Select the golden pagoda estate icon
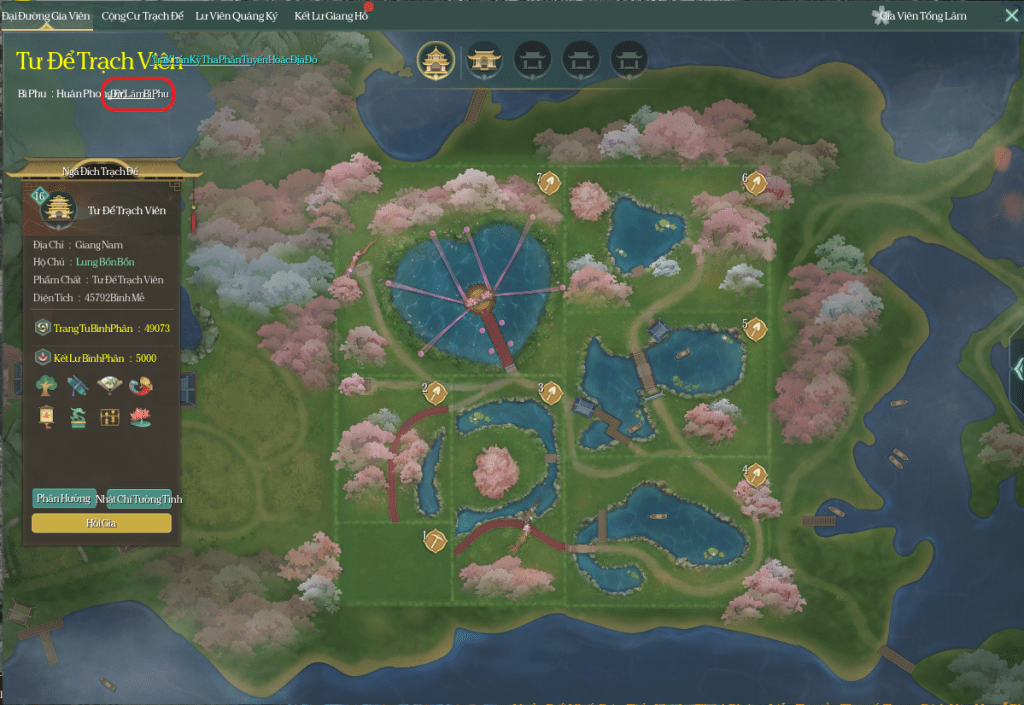 click(x=436, y=60)
